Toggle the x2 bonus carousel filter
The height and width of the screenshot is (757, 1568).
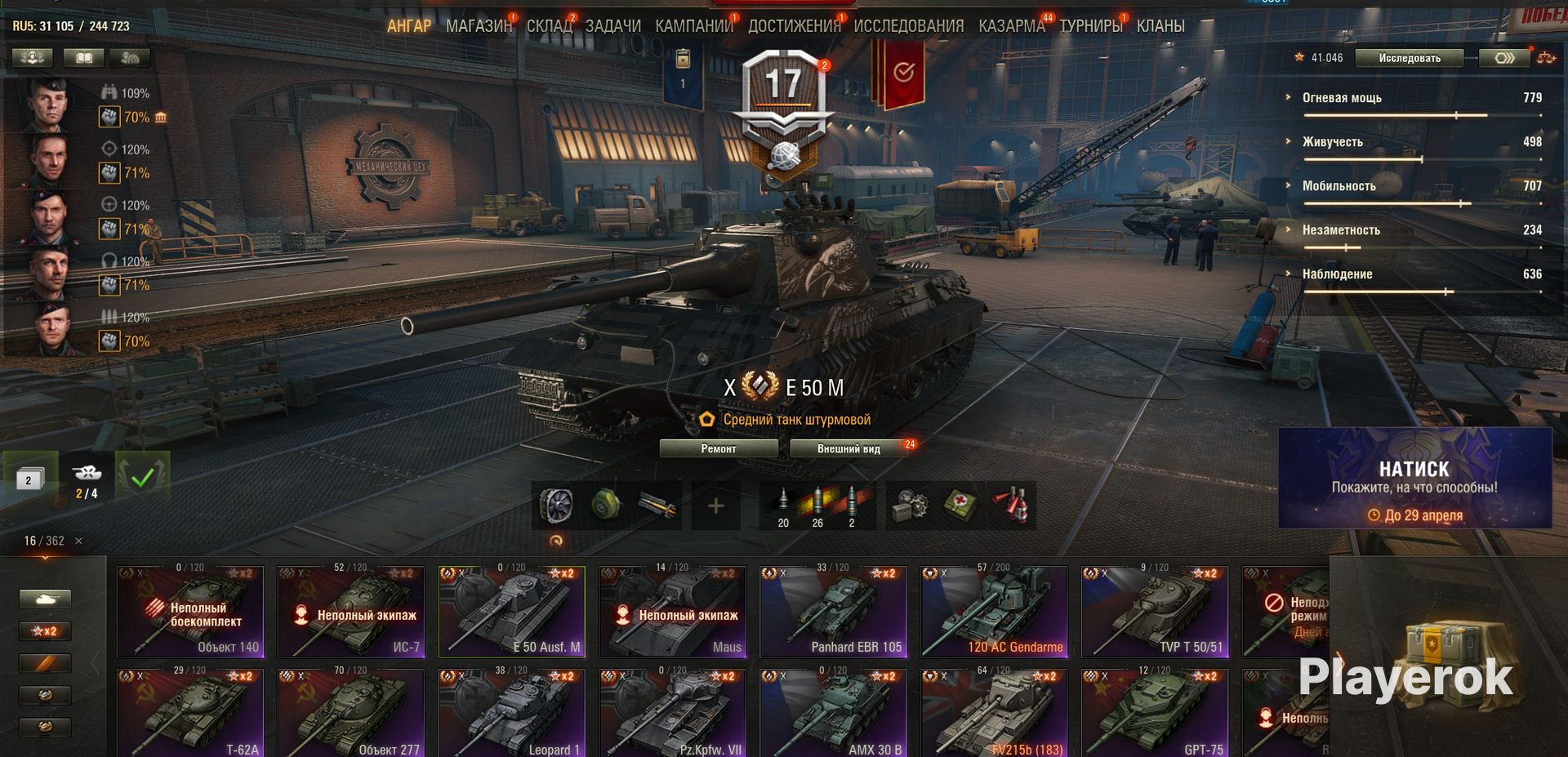pyautogui.click(x=45, y=631)
